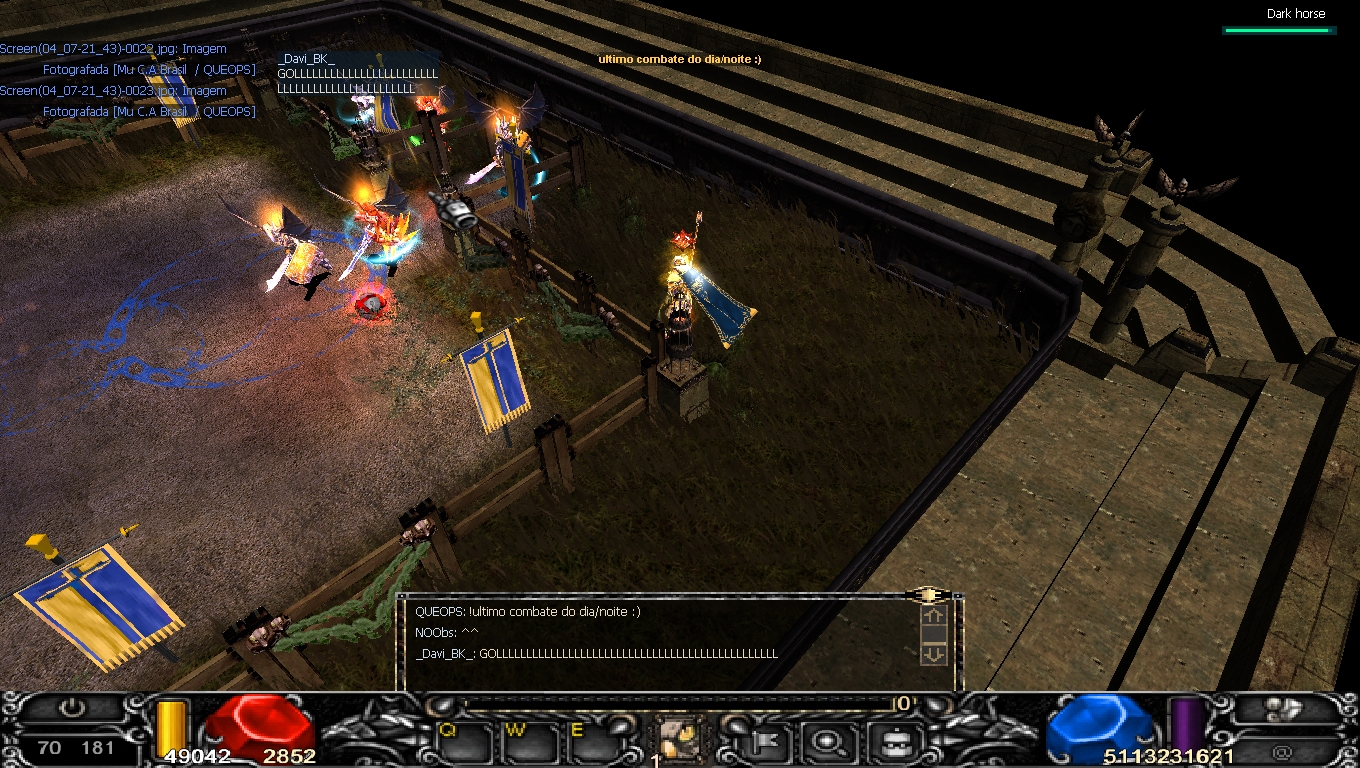Open the party members icon button
This screenshot has width=1360, height=768.
click(1283, 710)
